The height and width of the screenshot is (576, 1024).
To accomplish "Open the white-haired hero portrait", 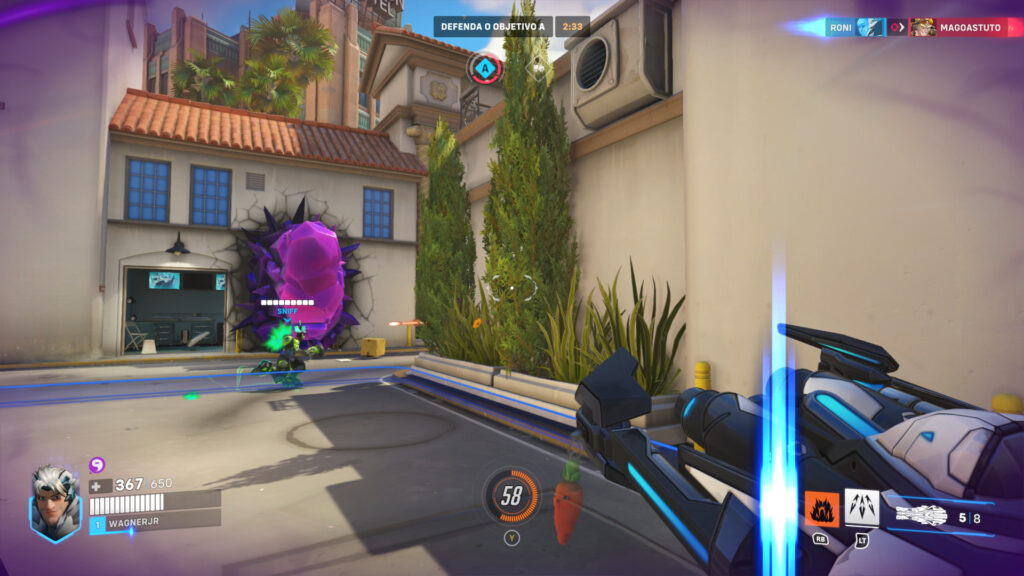I will click(x=55, y=502).
